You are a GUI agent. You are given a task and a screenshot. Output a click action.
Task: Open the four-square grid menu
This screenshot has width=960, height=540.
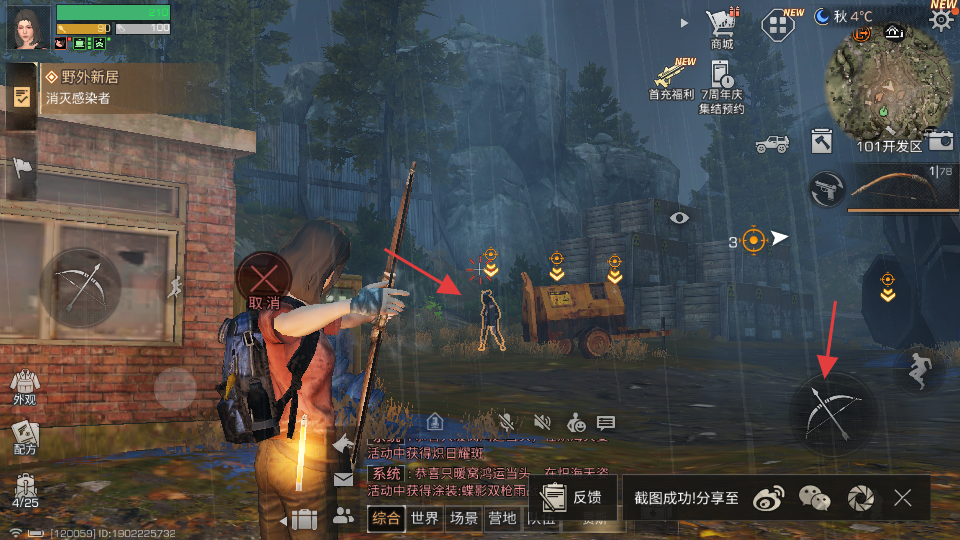pyautogui.click(x=779, y=25)
